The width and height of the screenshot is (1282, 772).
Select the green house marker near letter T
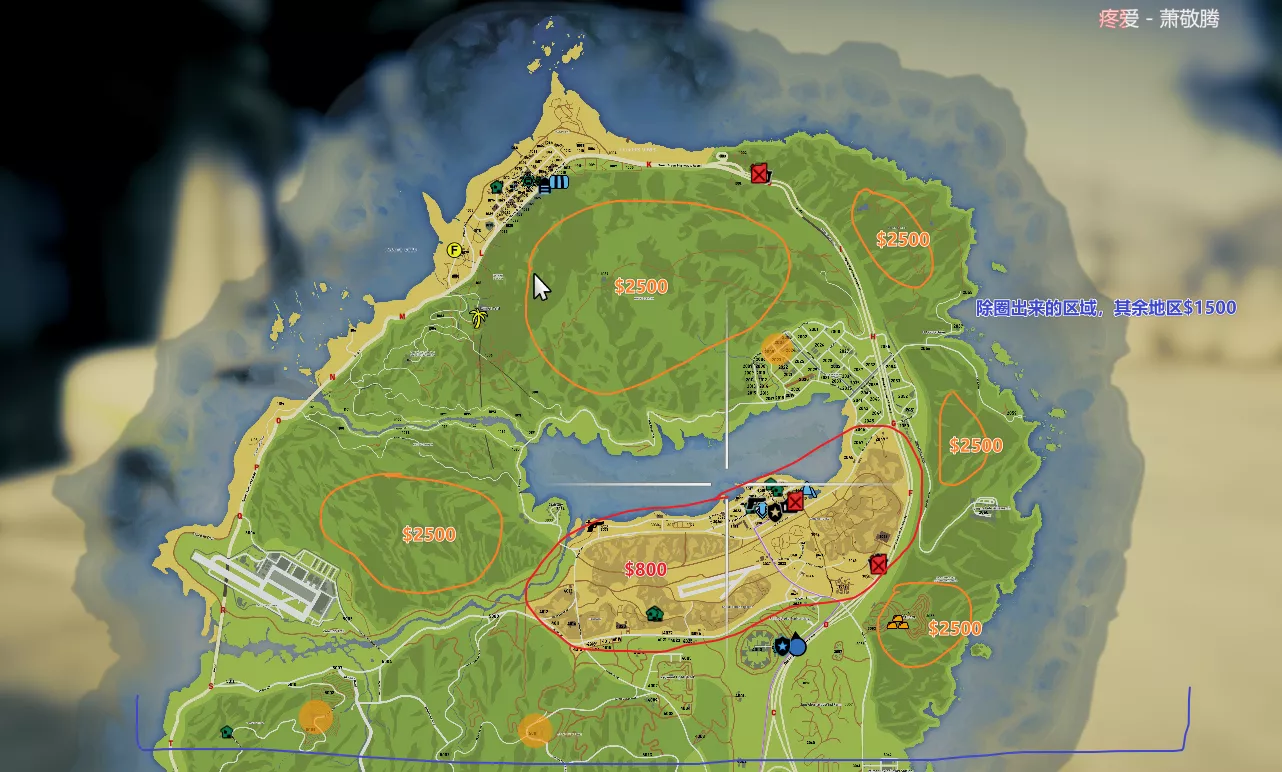click(x=227, y=731)
